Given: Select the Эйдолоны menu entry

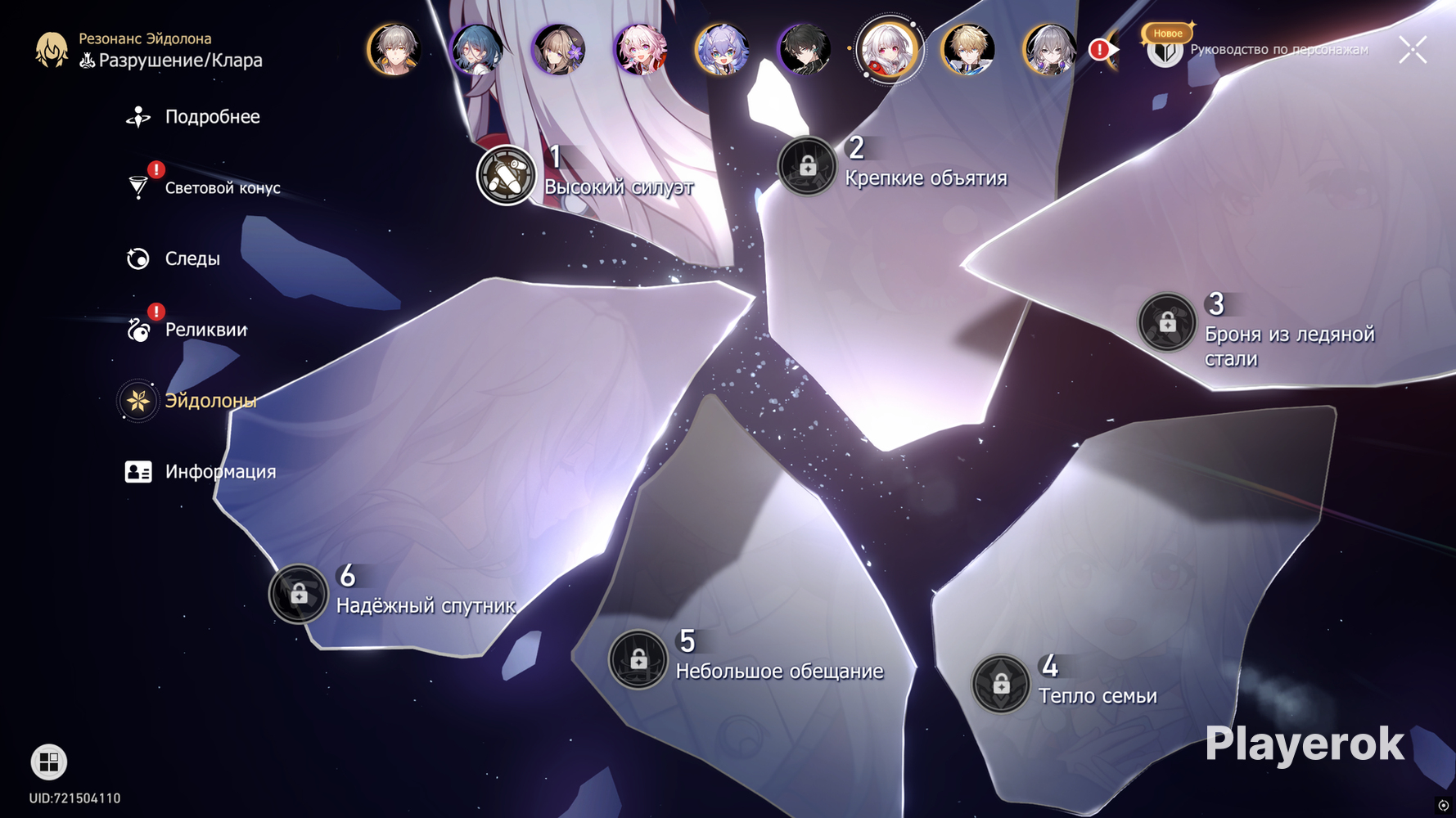Looking at the screenshot, I should pyautogui.click(x=210, y=401).
